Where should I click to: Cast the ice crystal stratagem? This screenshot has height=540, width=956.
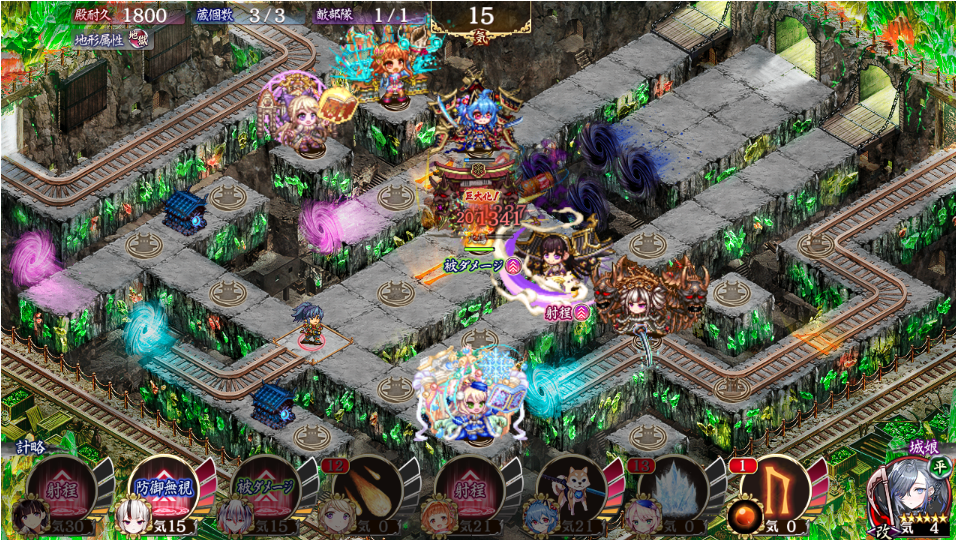(673, 489)
